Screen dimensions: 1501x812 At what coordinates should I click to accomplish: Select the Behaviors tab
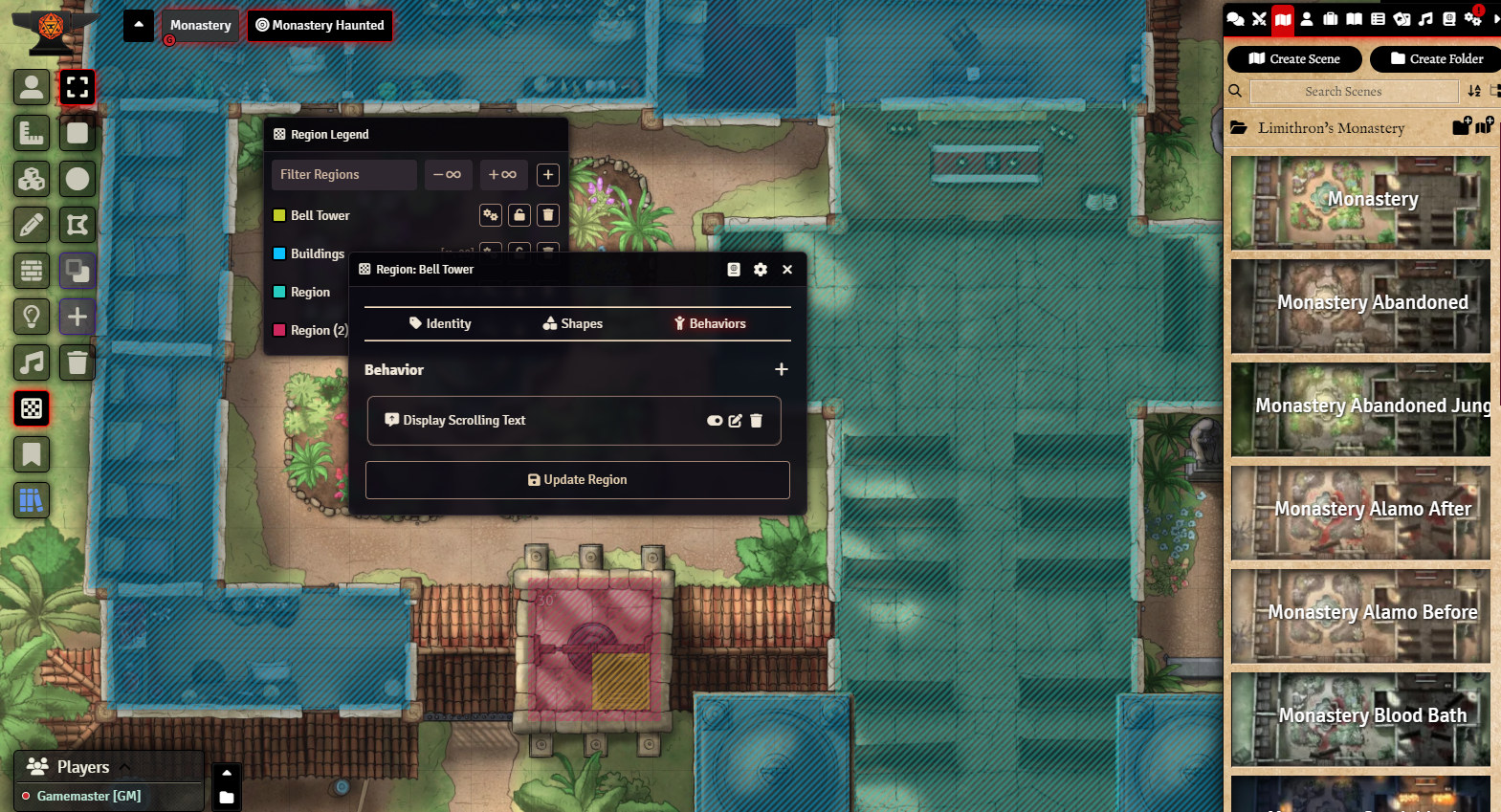710,324
